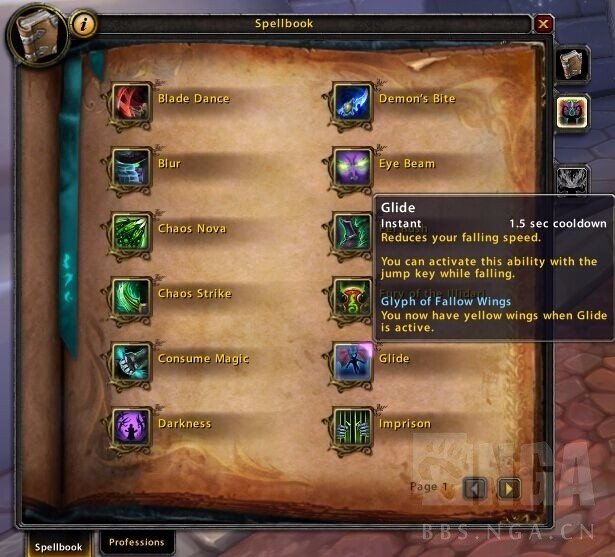The height and width of the screenshot is (557, 615).
Task: Choose the Demon's Bite spell icon
Action: 352,103
